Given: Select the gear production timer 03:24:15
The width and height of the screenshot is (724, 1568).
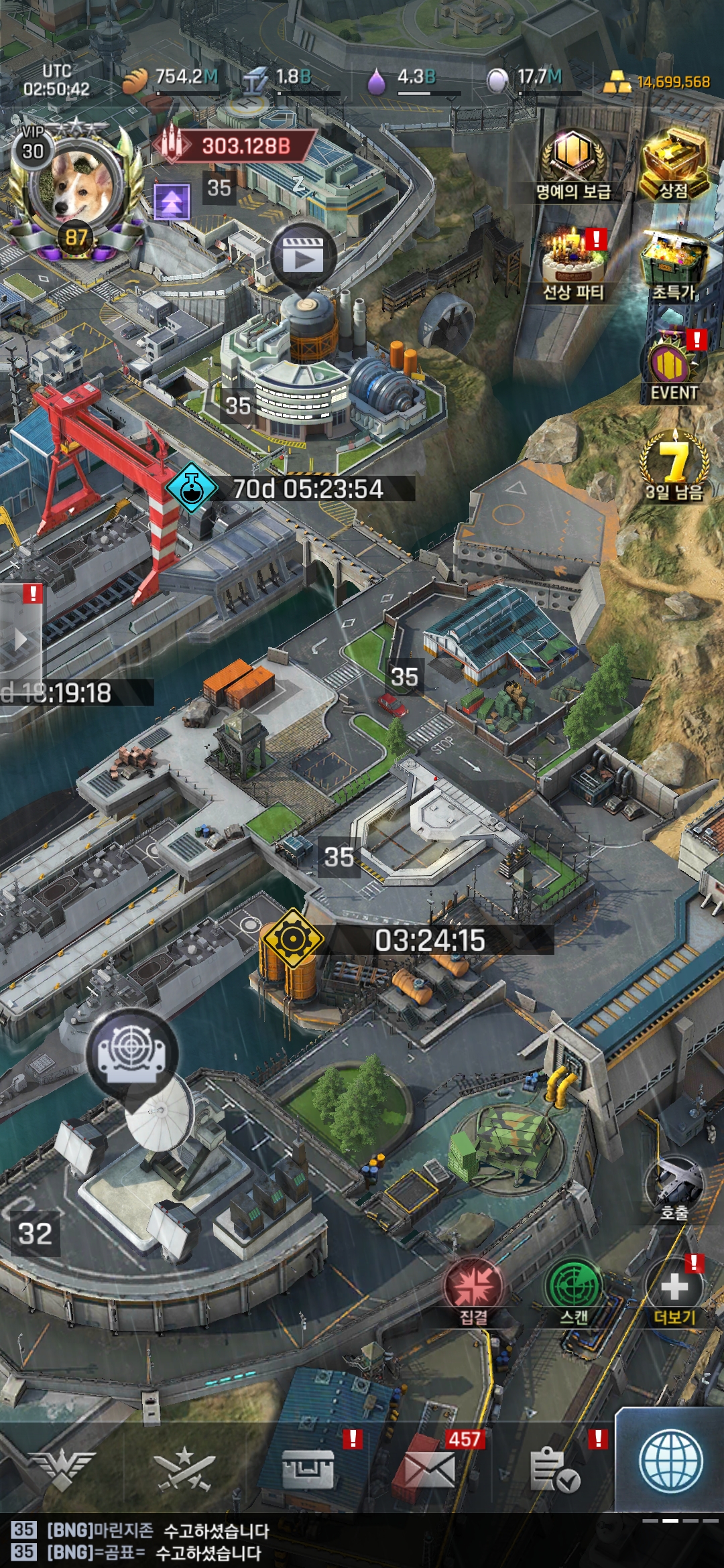Looking at the screenshot, I should (x=429, y=940).
